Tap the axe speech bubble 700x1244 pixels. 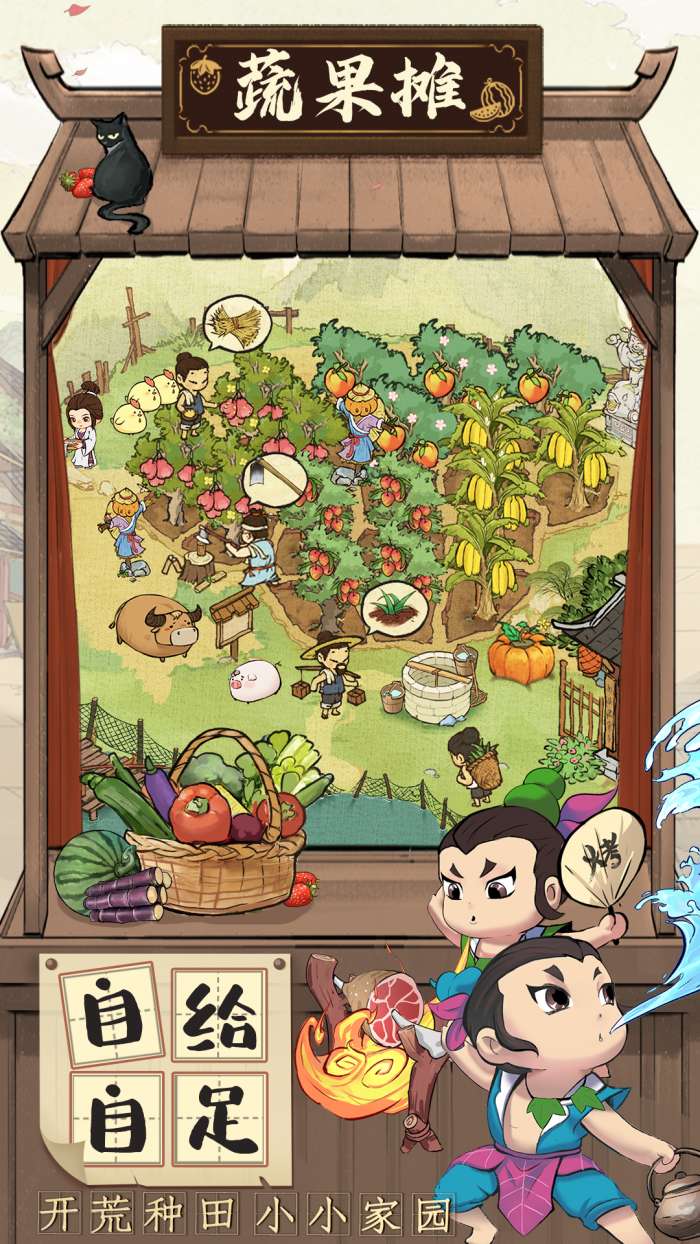273,479
